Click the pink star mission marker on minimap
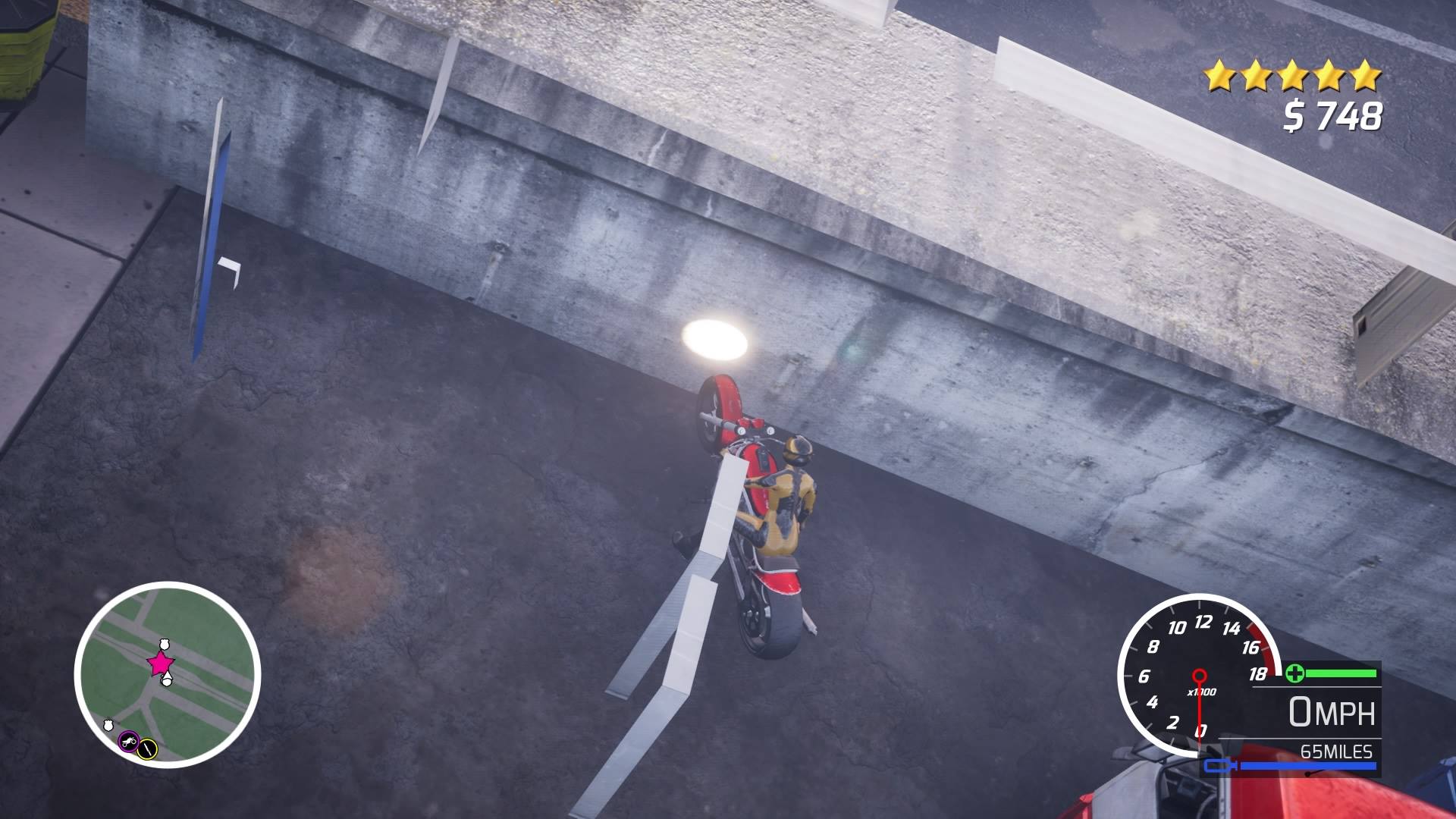 pos(160,663)
